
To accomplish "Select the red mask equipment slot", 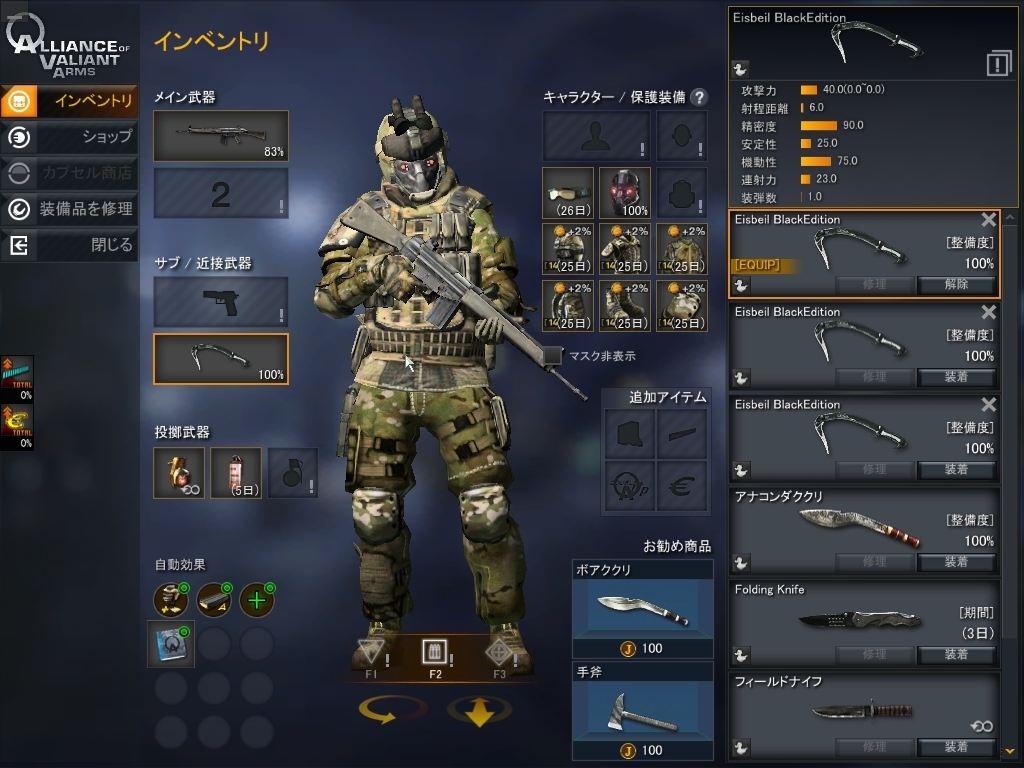I will click(625, 192).
